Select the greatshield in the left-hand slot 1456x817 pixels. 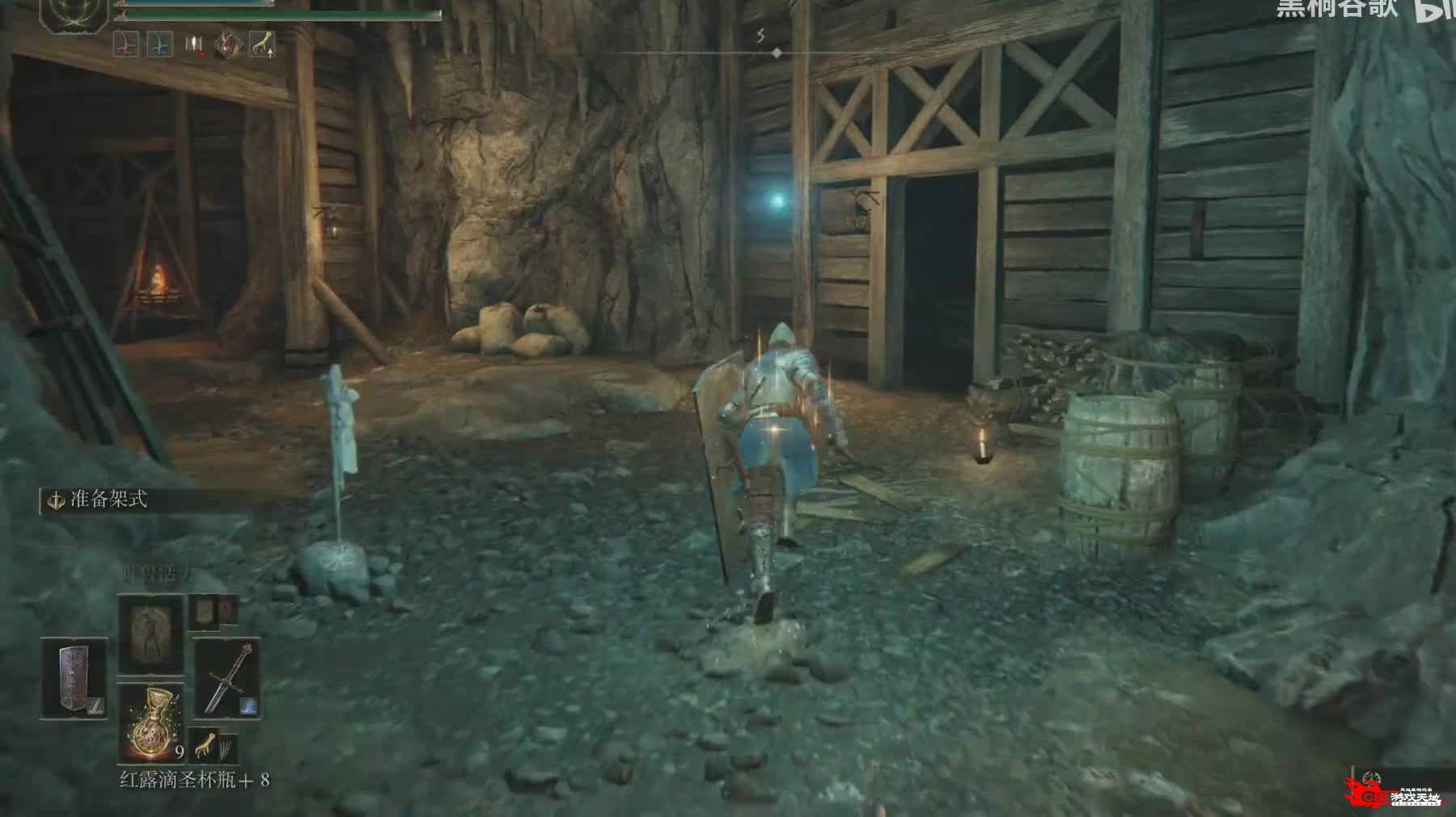(74, 679)
